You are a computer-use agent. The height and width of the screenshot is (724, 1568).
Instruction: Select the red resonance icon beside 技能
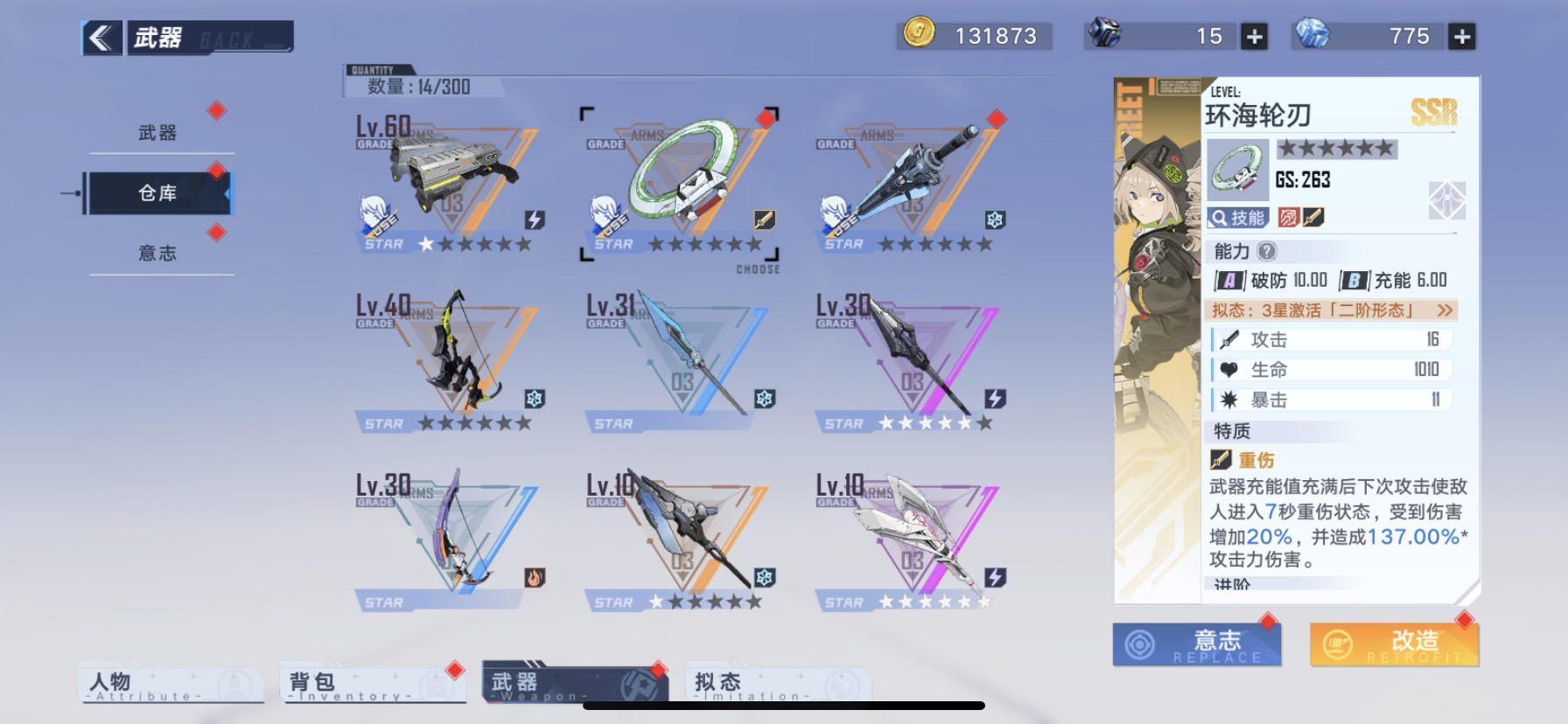[x=1290, y=218]
